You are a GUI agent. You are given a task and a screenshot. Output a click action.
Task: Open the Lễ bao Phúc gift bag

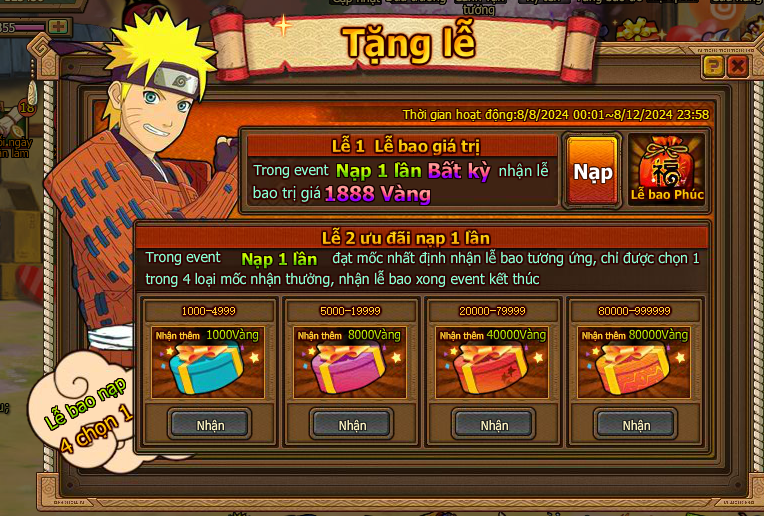click(x=666, y=170)
